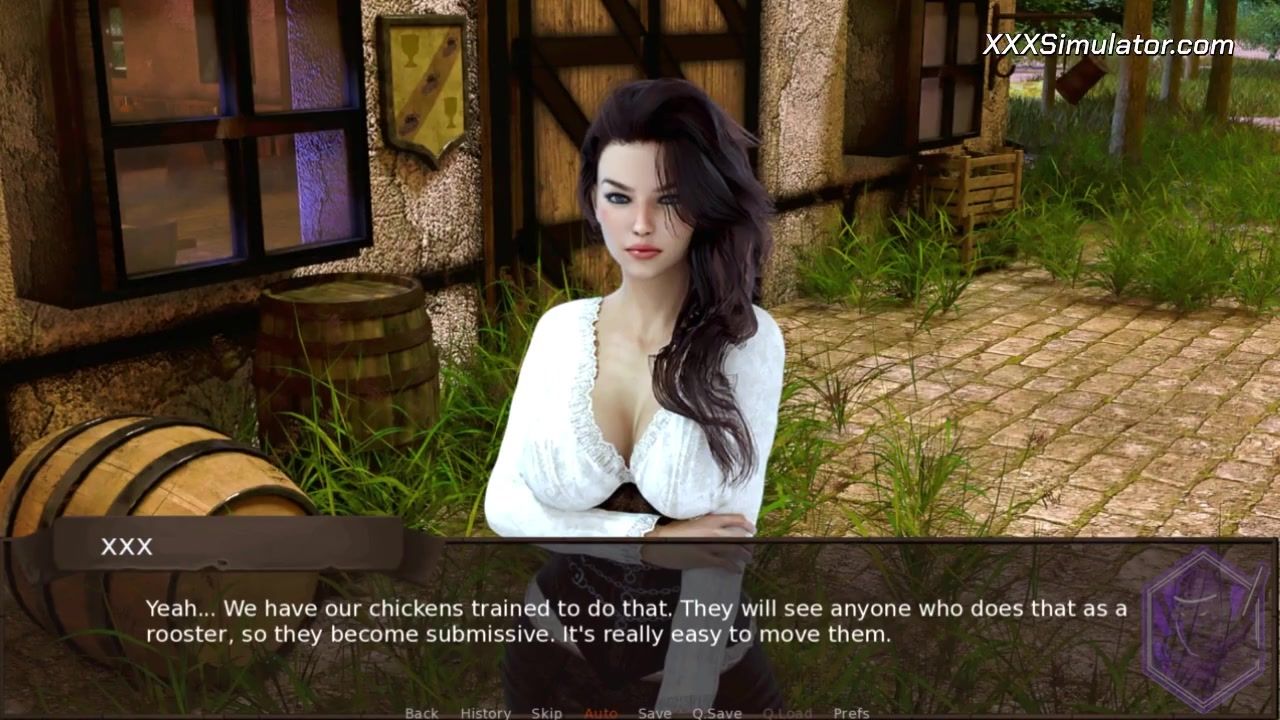Click the purple hexagon emblem icon
The image size is (1280, 720).
tap(1204, 626)
